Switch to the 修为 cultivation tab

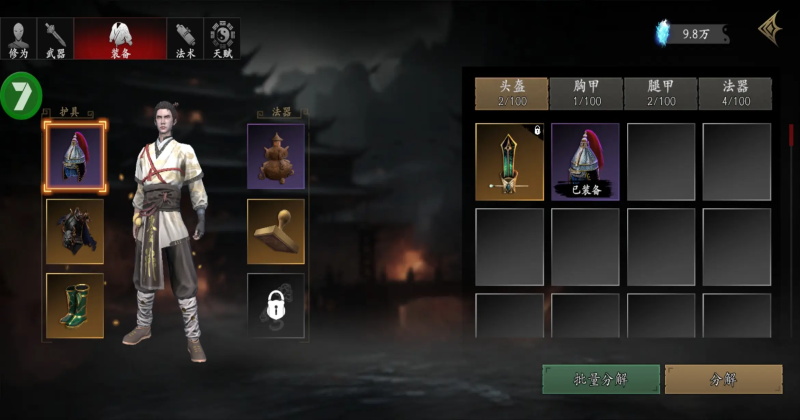click(x=18, y=38)
